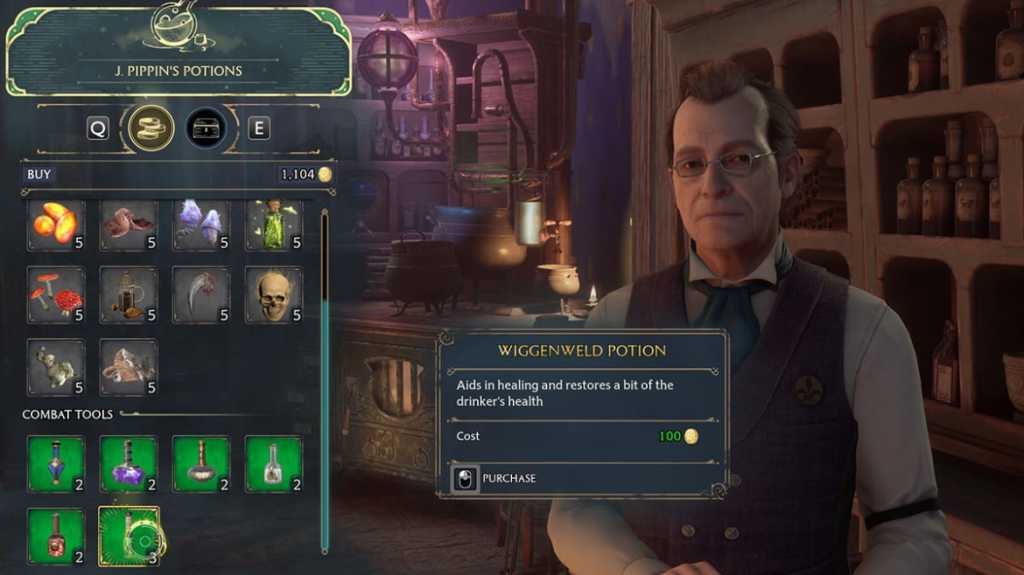
Task: Select the curved fang ingredient slot
Action: tap(201, 295)
